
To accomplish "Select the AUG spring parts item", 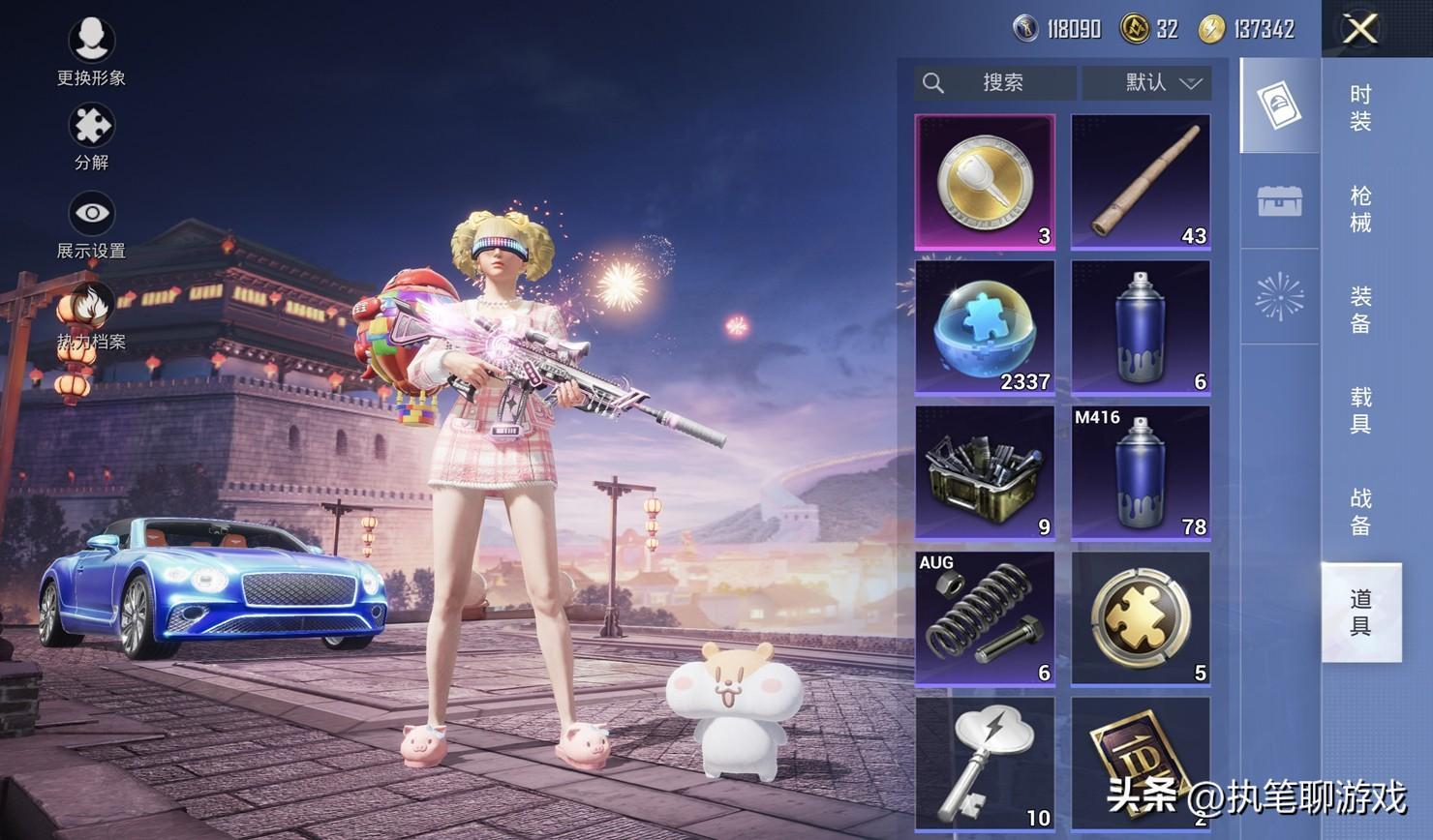I will [x=985, y=618].
